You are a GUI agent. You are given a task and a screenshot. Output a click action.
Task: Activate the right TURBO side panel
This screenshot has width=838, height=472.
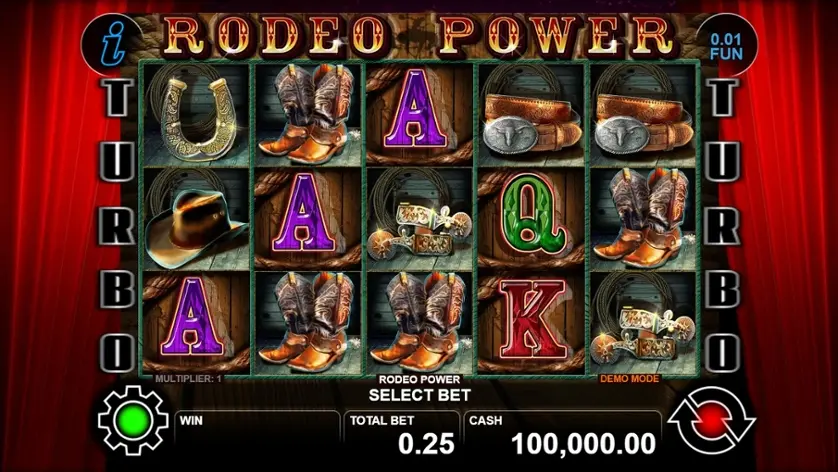[x=721, y=226]
